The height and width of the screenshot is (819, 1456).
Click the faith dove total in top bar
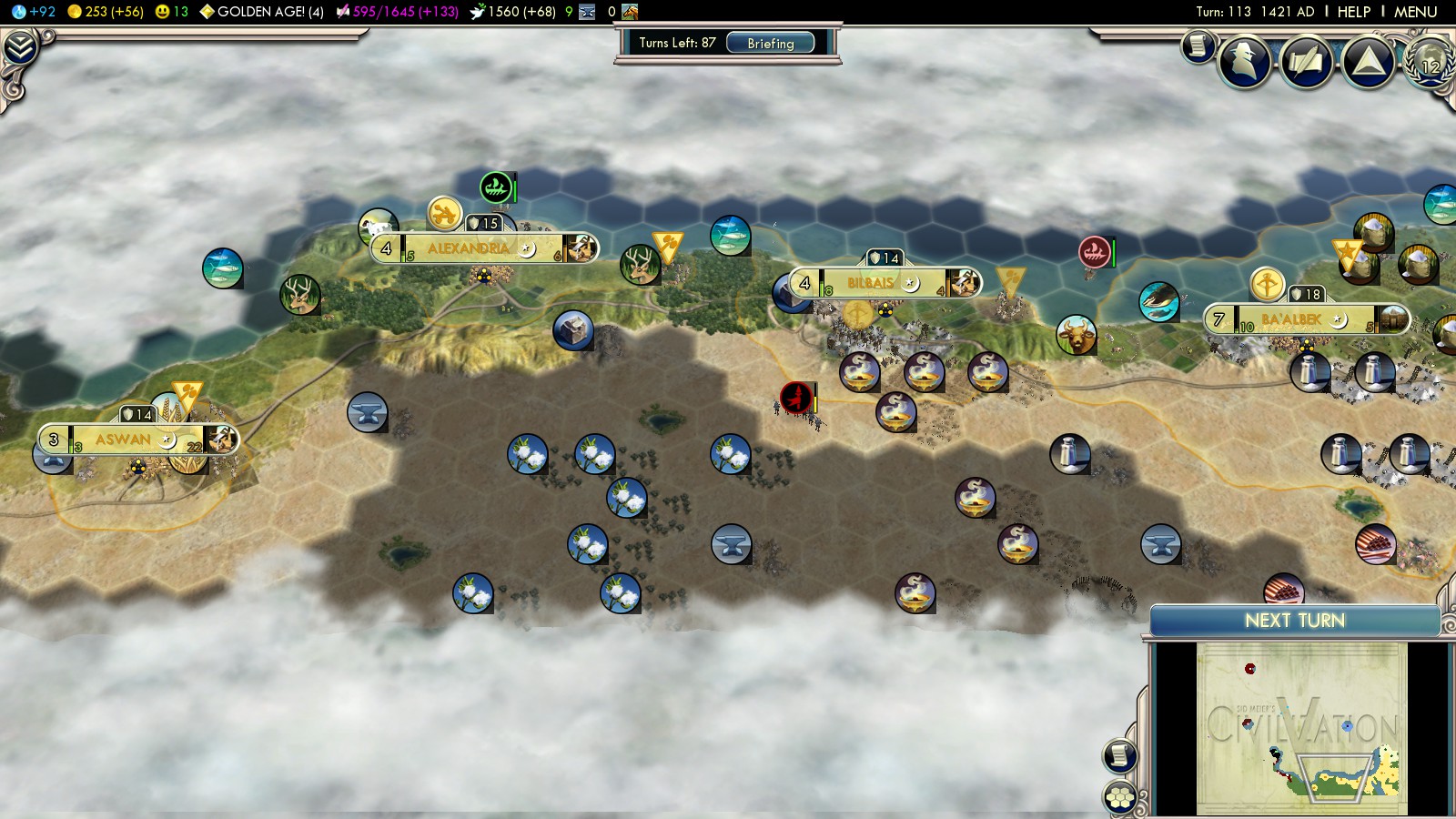pos(512,12)
